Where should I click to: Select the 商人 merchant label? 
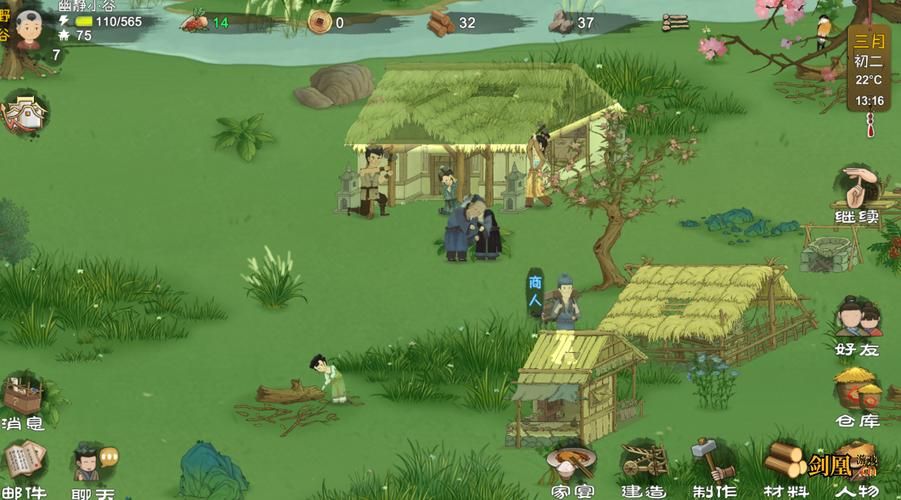pos(536,292)
